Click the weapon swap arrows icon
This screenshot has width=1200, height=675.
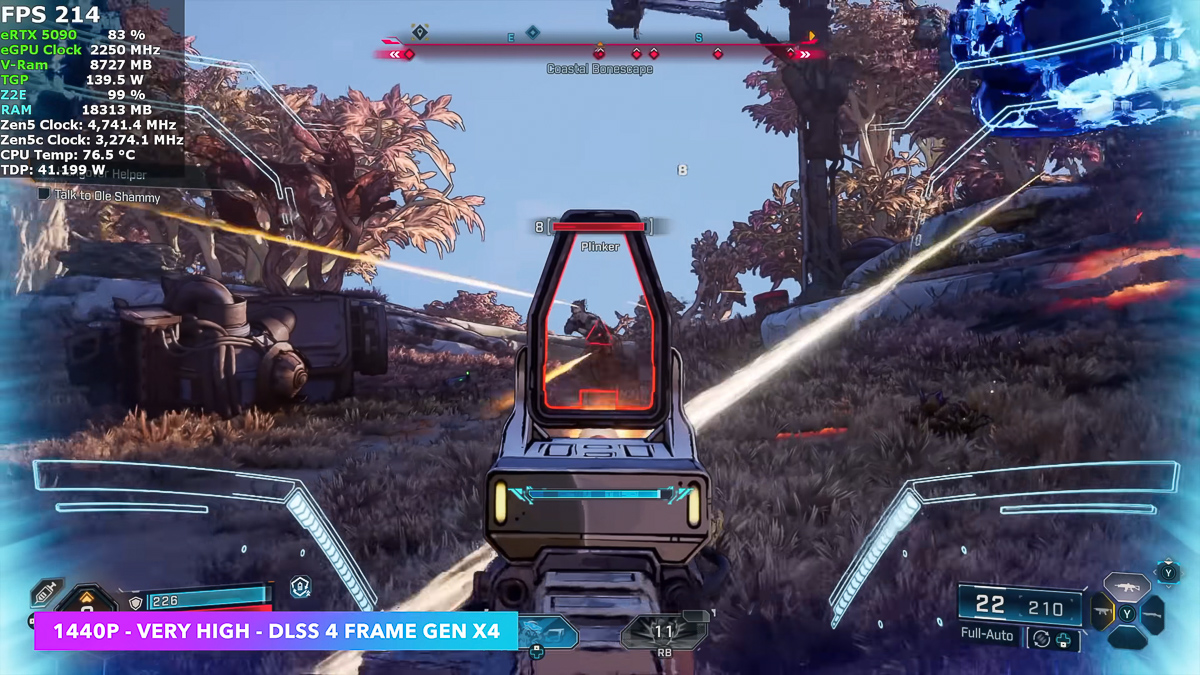pos(1041,638)
